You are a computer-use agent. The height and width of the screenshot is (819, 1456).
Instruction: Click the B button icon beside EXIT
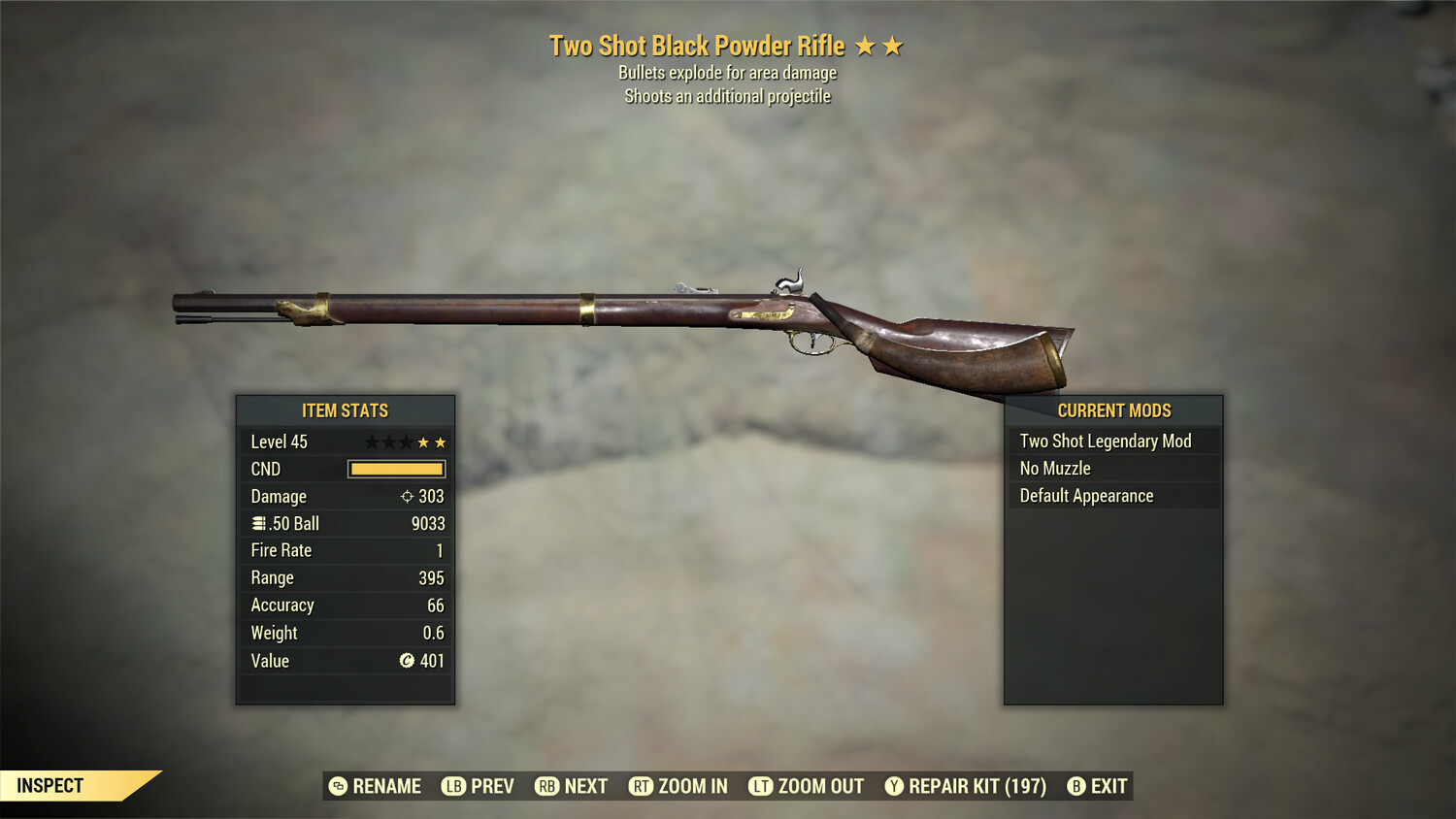point(1077,786)
